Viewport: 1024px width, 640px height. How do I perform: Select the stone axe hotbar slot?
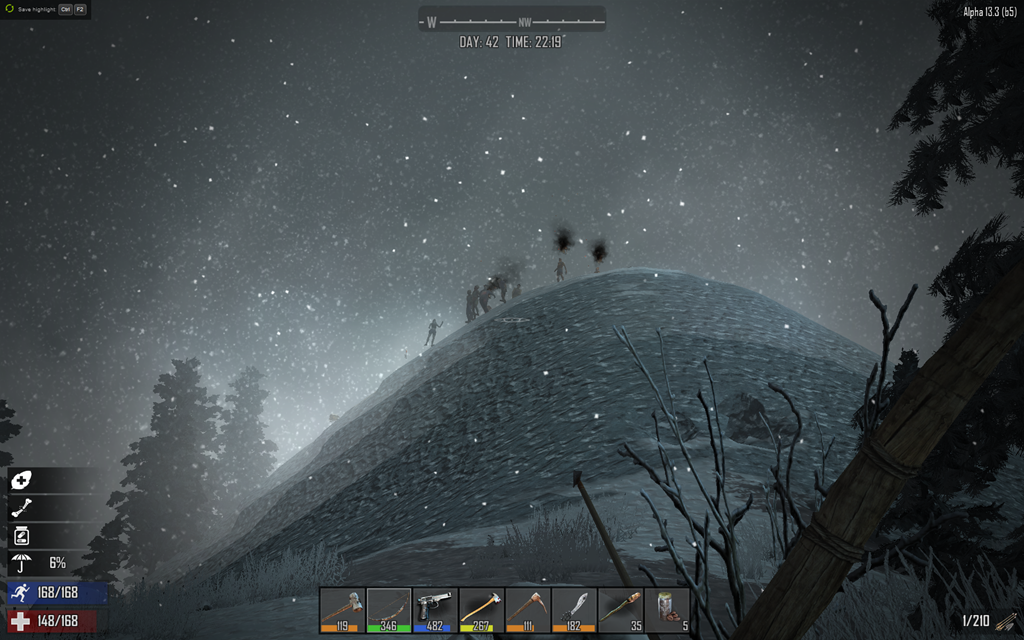342,609
